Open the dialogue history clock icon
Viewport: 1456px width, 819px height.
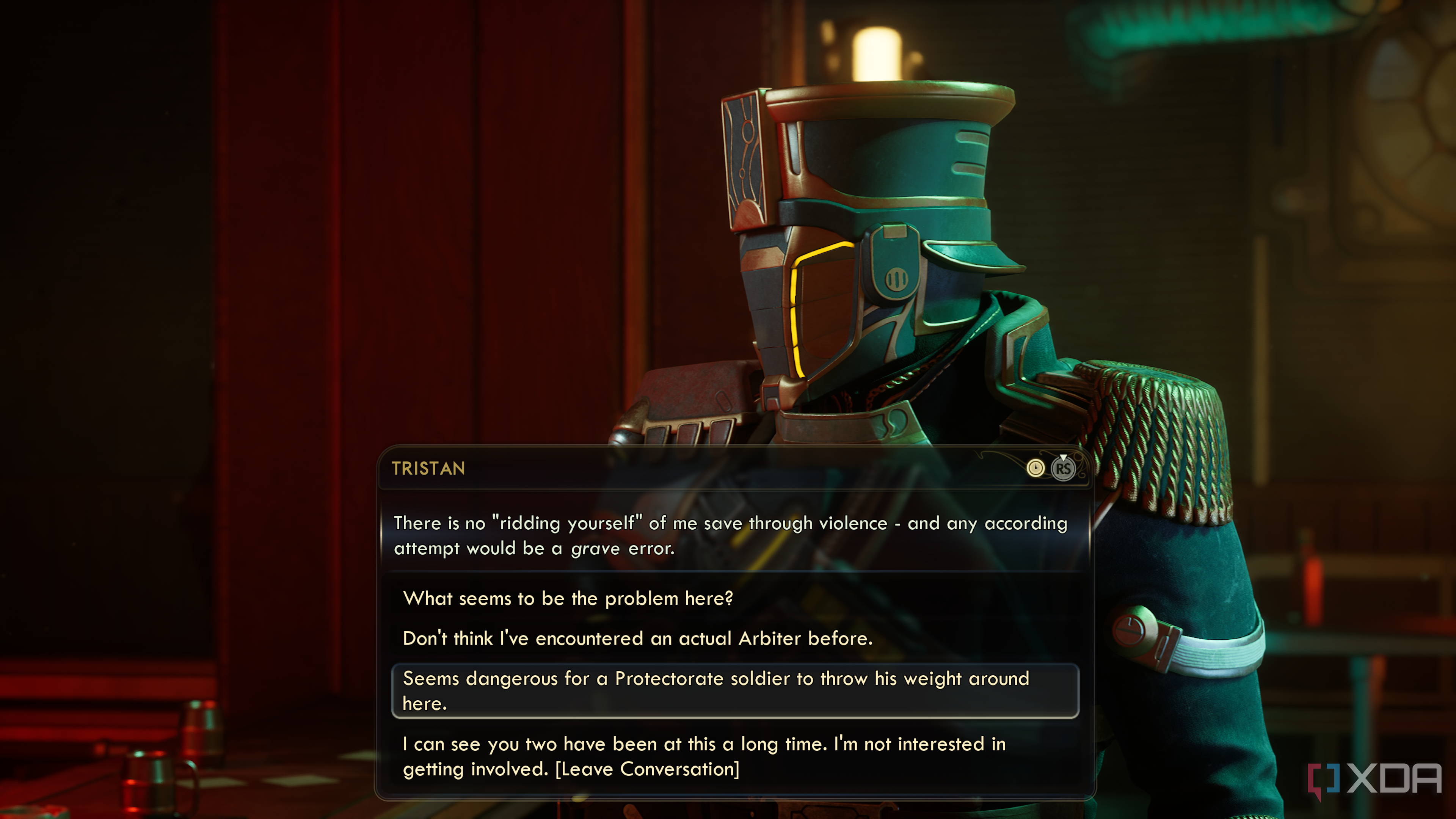click(1035, 468)
